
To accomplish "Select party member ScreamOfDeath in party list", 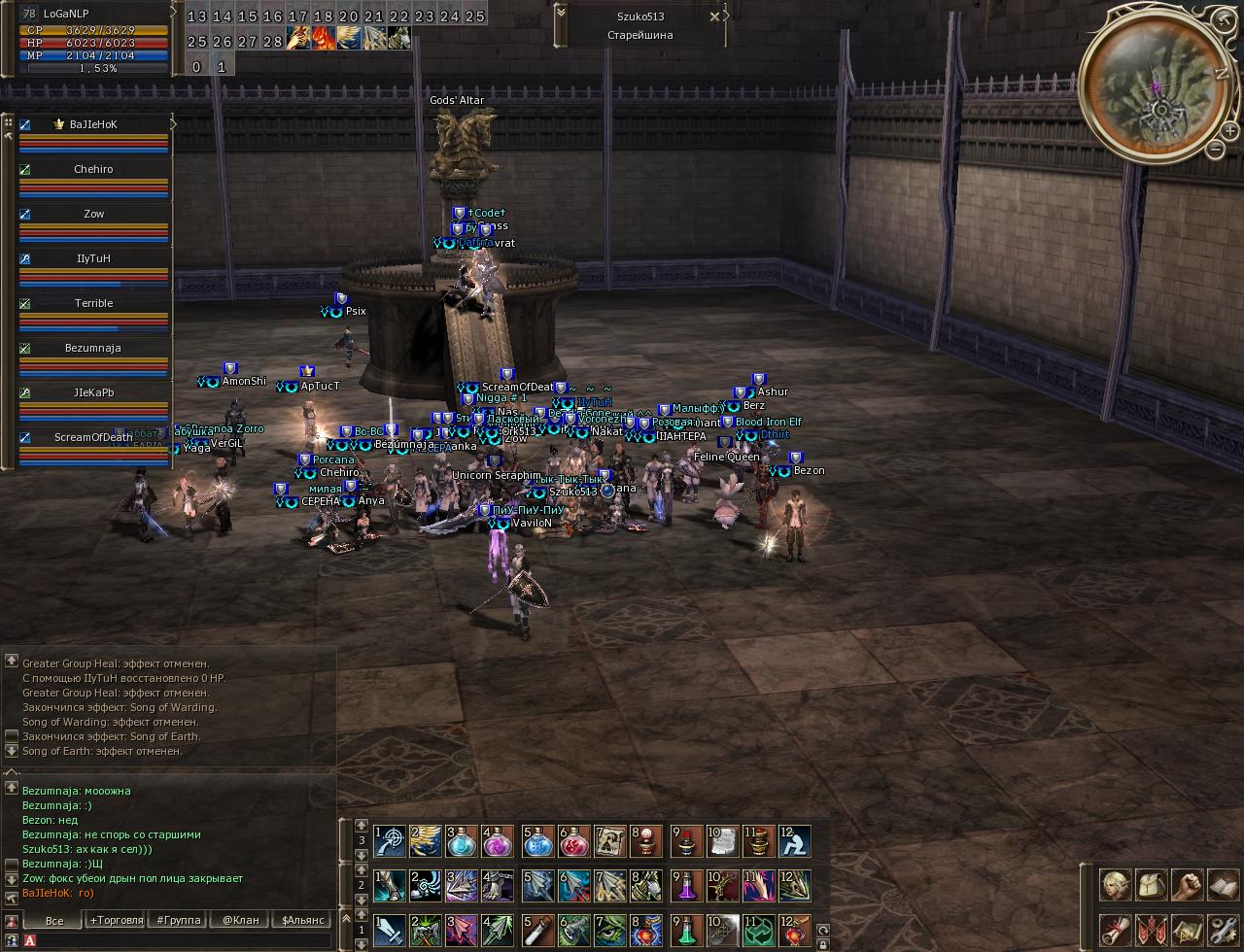I will tap(94, 438).
